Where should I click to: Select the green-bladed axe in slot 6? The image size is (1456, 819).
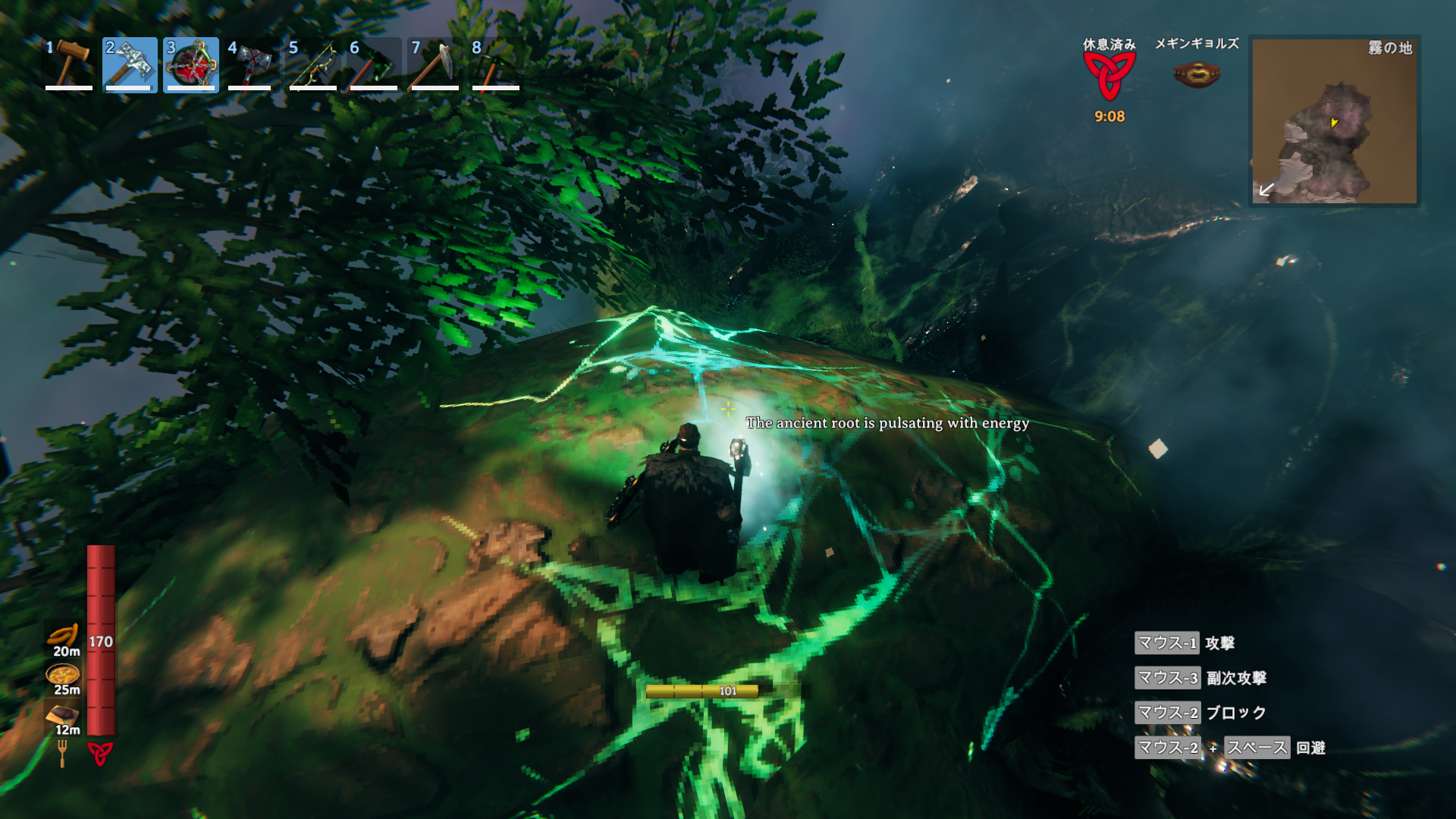click(x=374, y=64)
